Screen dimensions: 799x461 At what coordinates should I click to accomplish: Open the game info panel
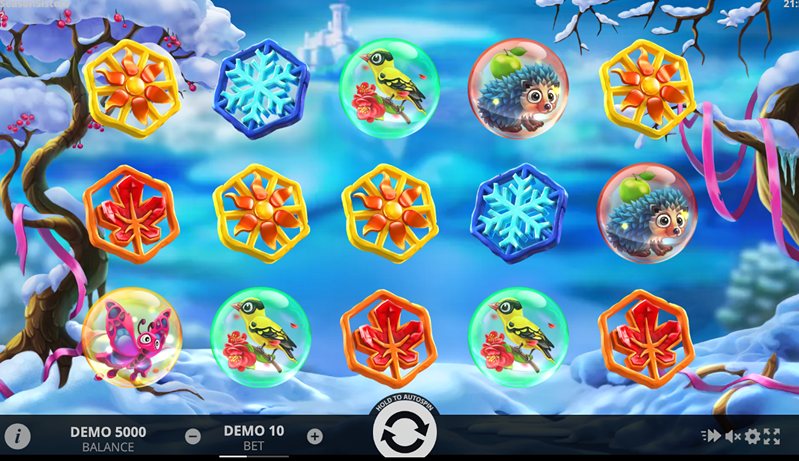[17, 437]
